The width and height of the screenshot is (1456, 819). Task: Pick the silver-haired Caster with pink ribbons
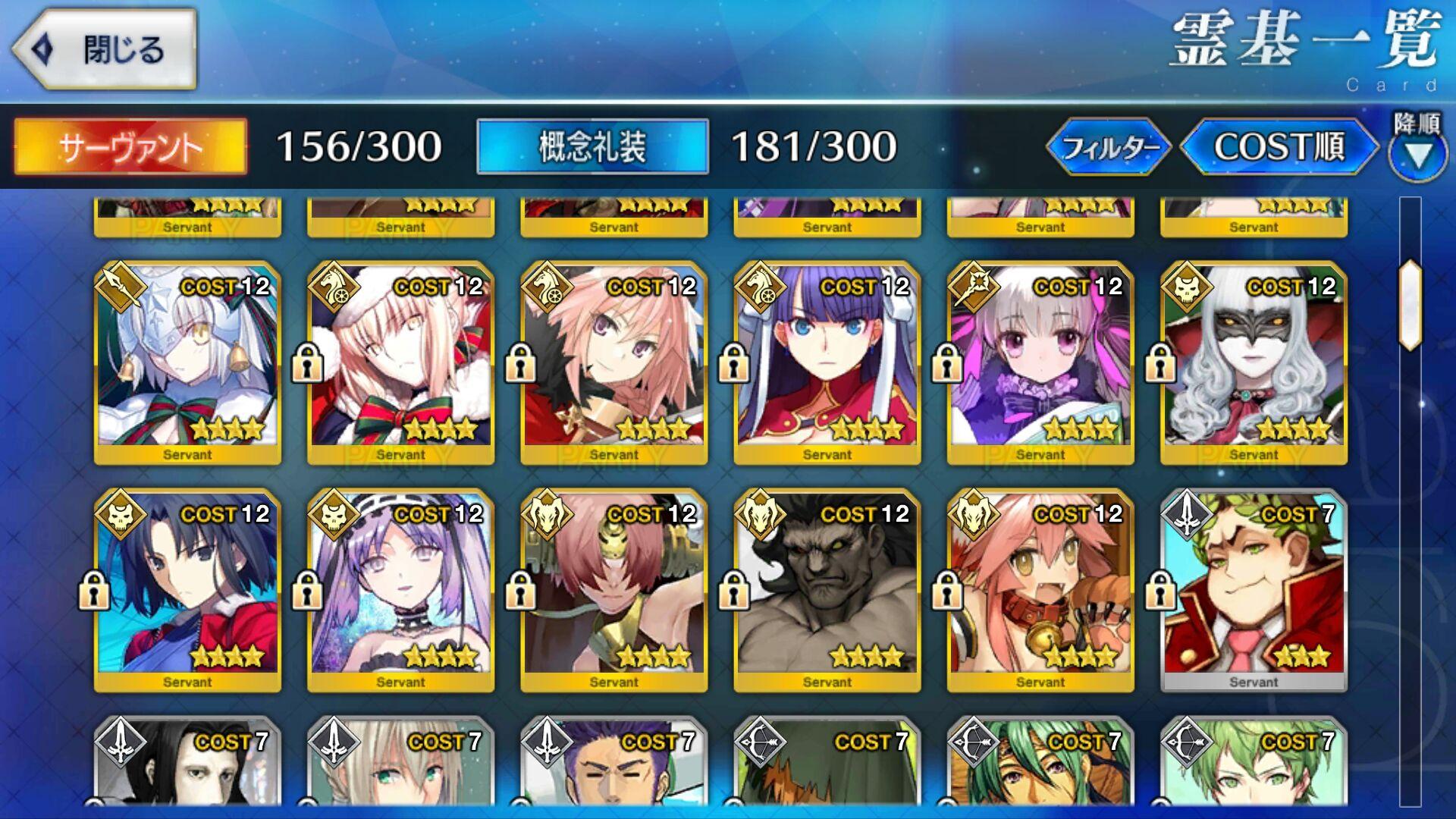coord(1040,362)
